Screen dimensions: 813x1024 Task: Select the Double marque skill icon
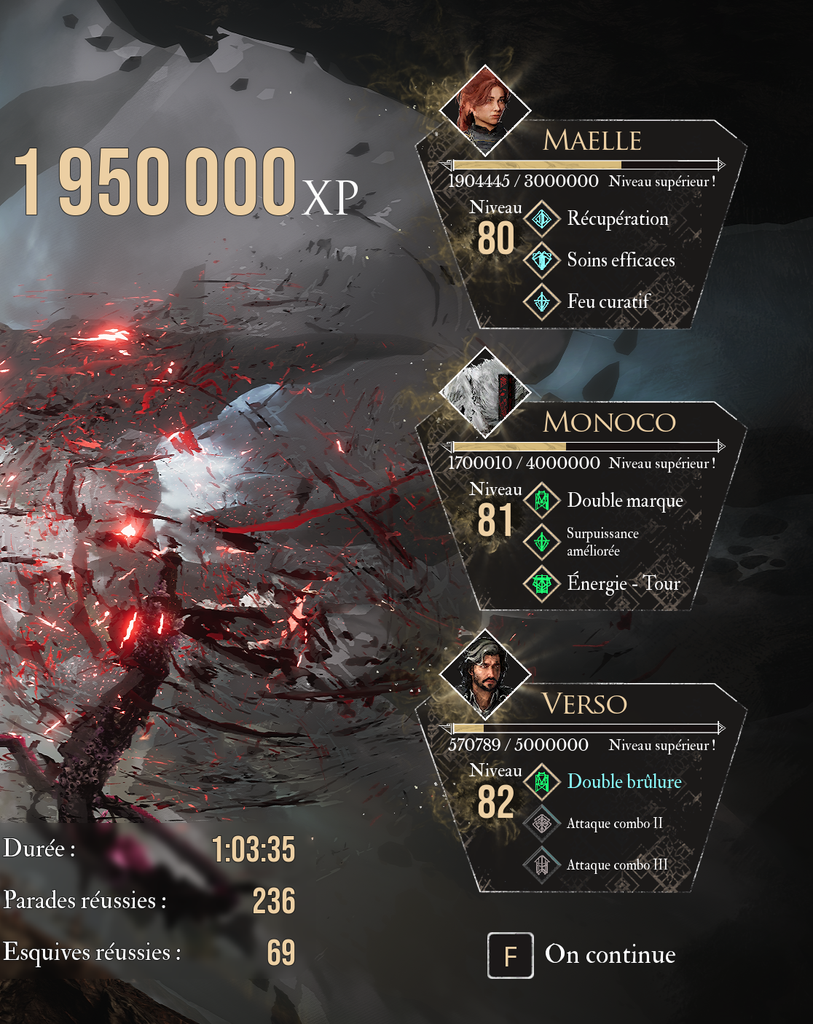[x=542, y=500]
